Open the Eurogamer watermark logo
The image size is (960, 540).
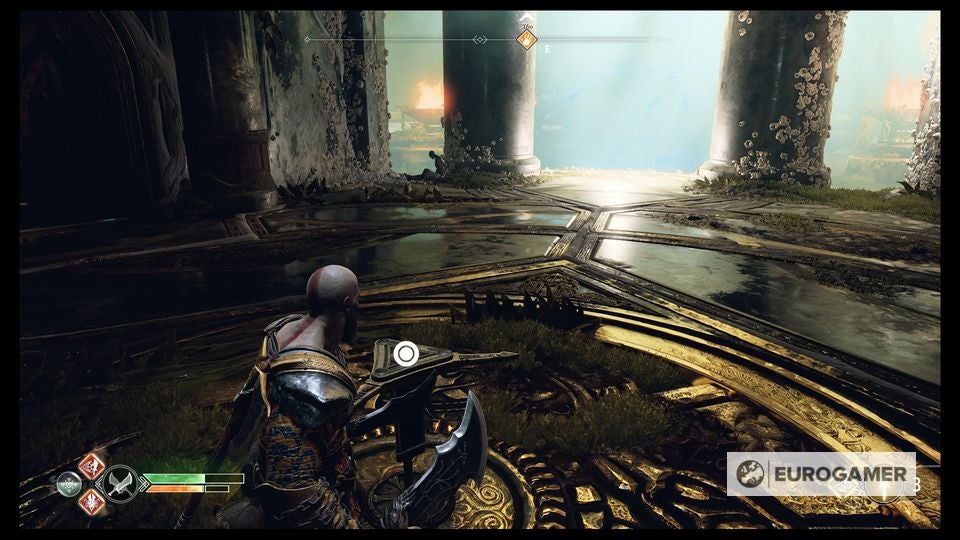click(x=821, y=474)
